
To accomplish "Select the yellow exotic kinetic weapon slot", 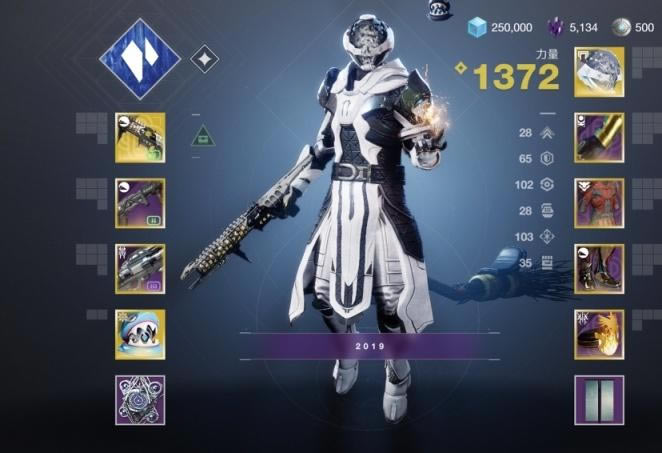I will 140,137.
